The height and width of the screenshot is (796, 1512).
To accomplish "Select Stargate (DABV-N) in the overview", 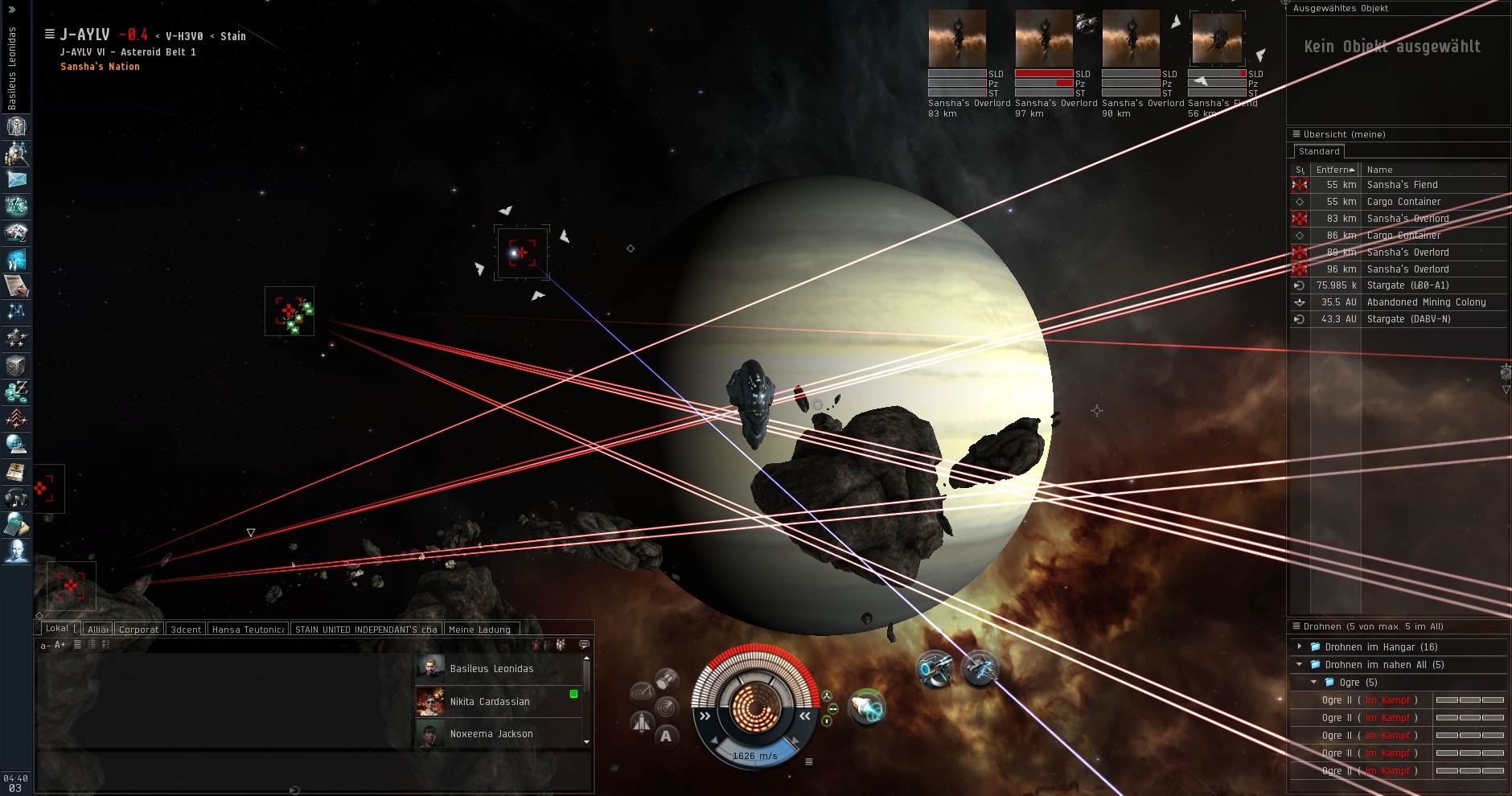I will [1408, 319].
